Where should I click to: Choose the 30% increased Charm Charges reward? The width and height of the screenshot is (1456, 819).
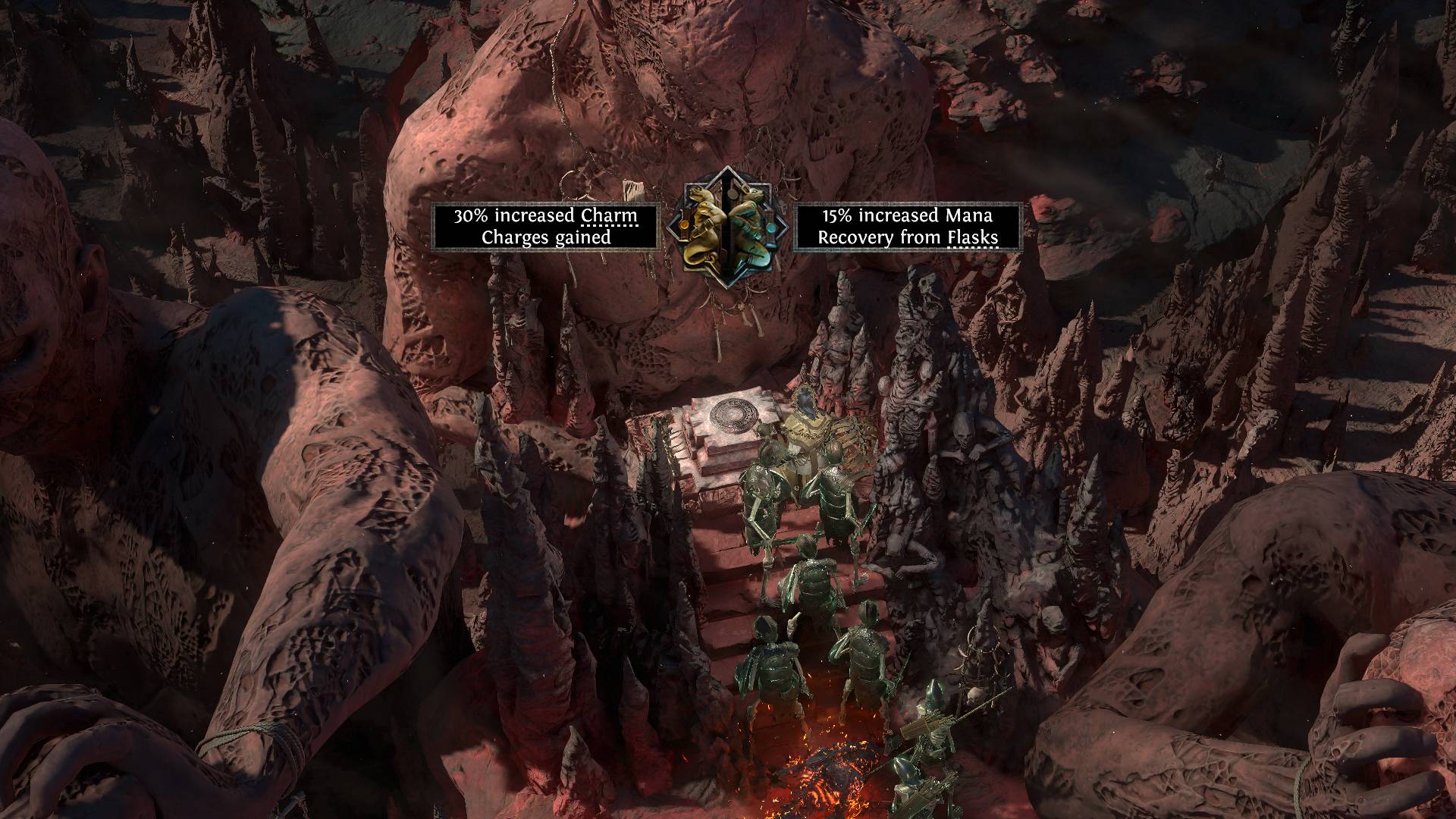[545, 226]
